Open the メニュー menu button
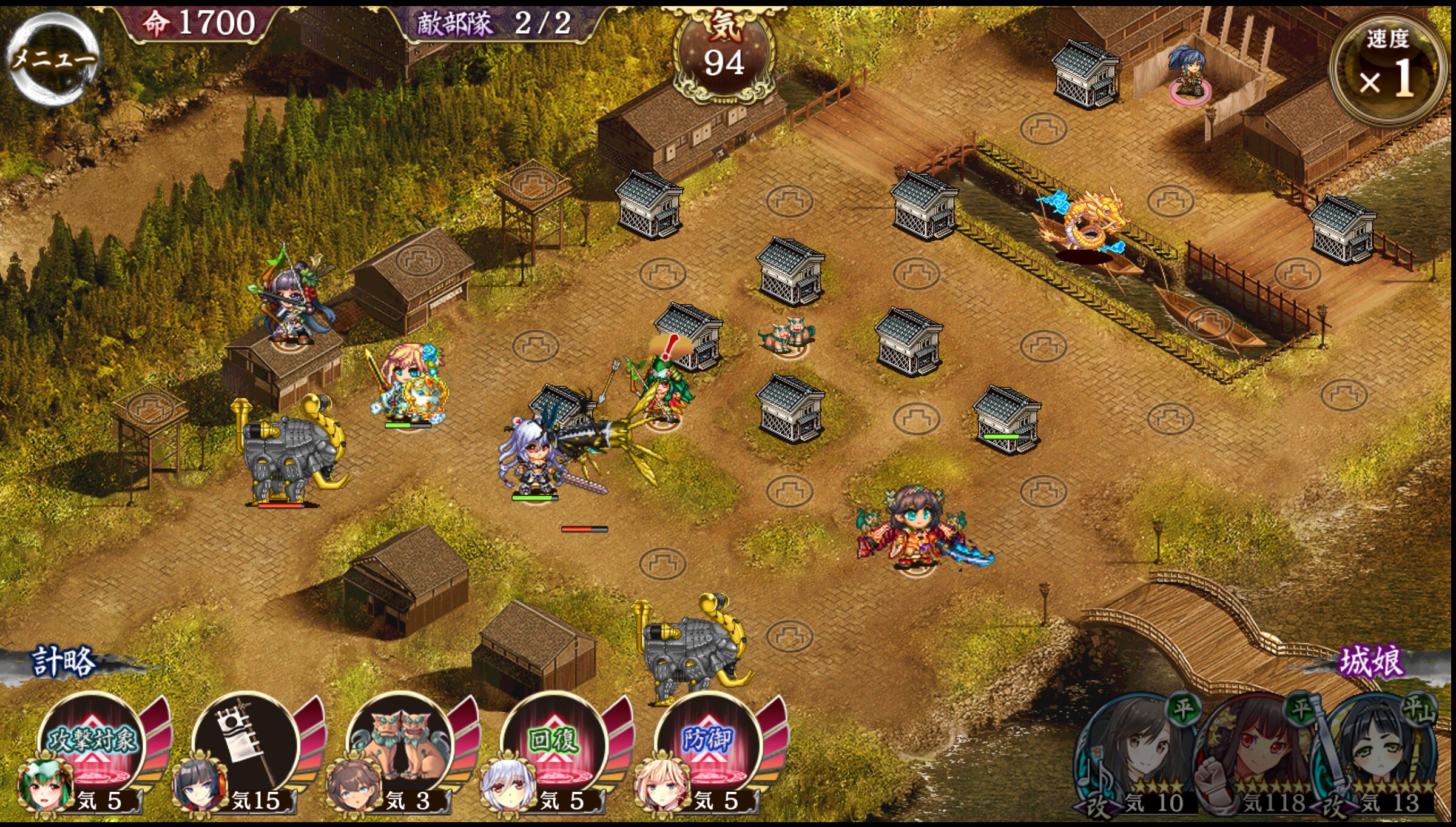The width and height of the screenshot is (1456, 827). [53, 59]
